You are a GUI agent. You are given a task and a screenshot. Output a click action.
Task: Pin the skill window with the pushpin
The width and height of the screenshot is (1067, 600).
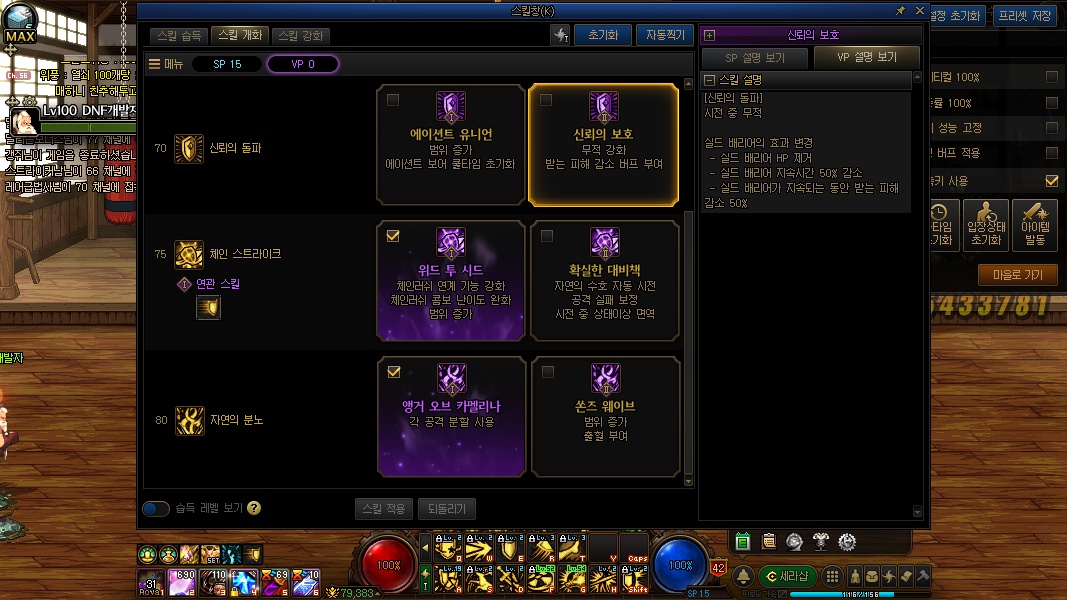pos(901,10)
